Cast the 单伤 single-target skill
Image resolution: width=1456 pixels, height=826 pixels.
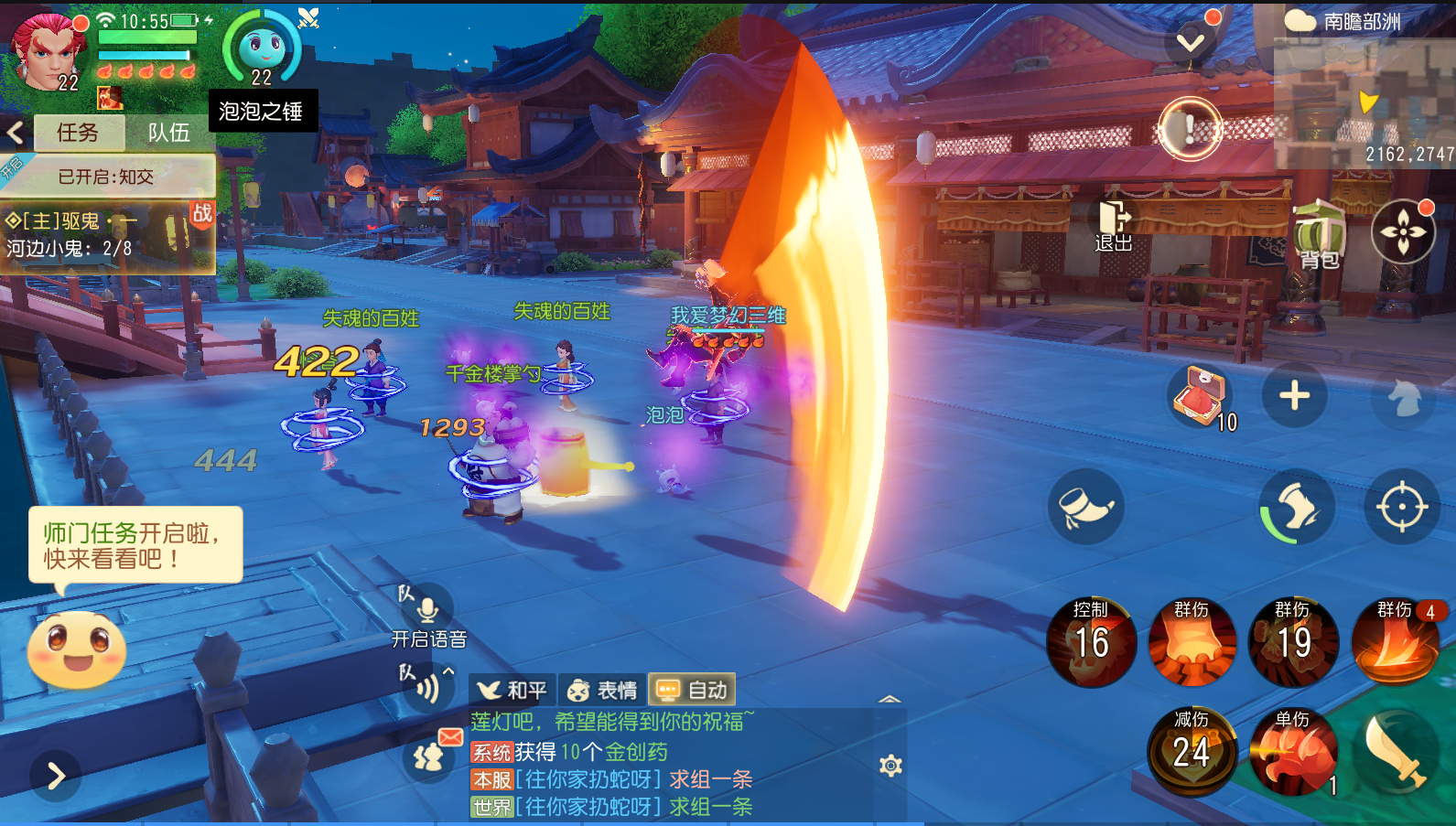pos(1292,751)
